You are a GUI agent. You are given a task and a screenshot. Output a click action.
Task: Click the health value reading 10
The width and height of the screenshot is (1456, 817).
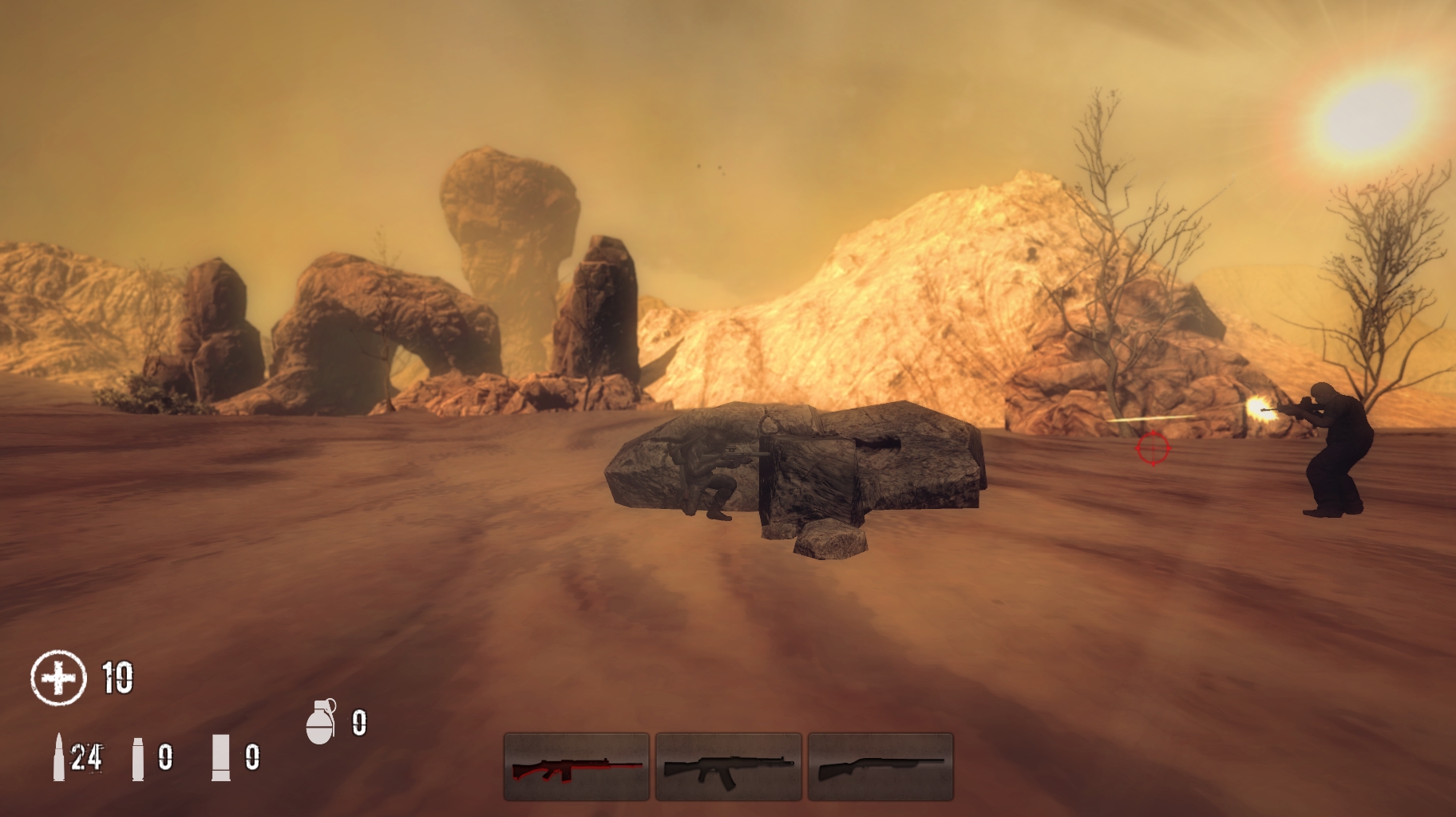coord(117,679)
